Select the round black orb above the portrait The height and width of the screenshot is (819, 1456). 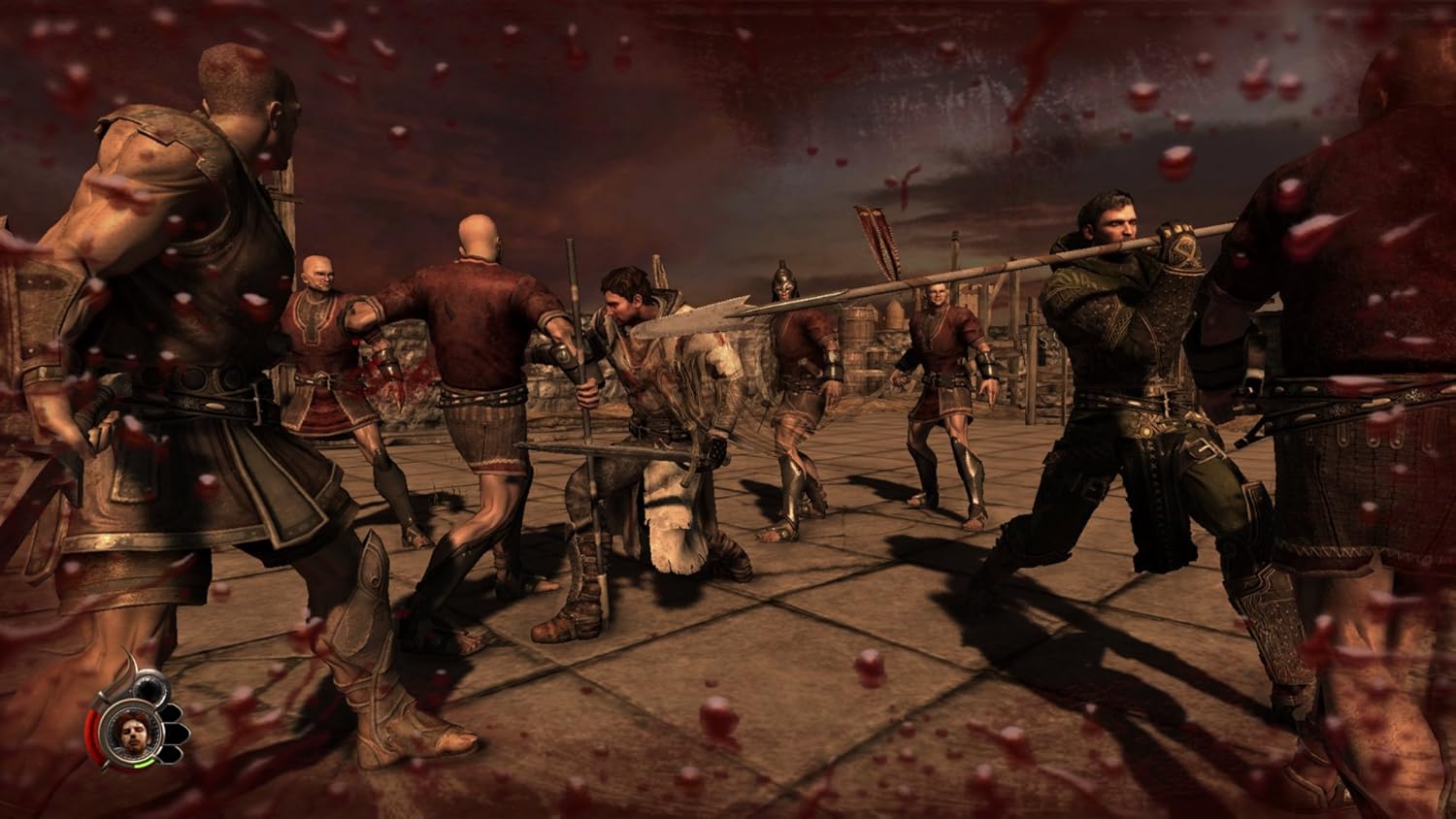[x=149, y=690]
